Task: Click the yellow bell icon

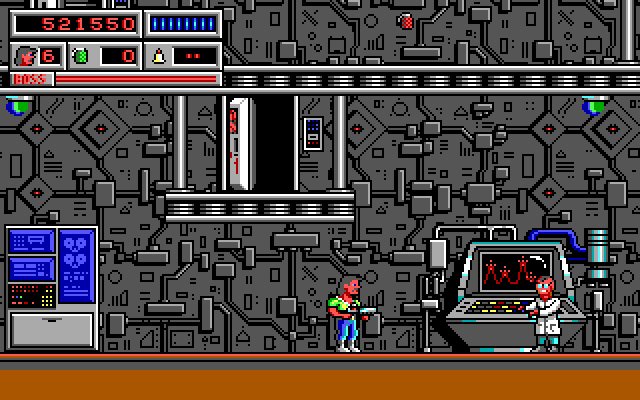Action: 158,55
